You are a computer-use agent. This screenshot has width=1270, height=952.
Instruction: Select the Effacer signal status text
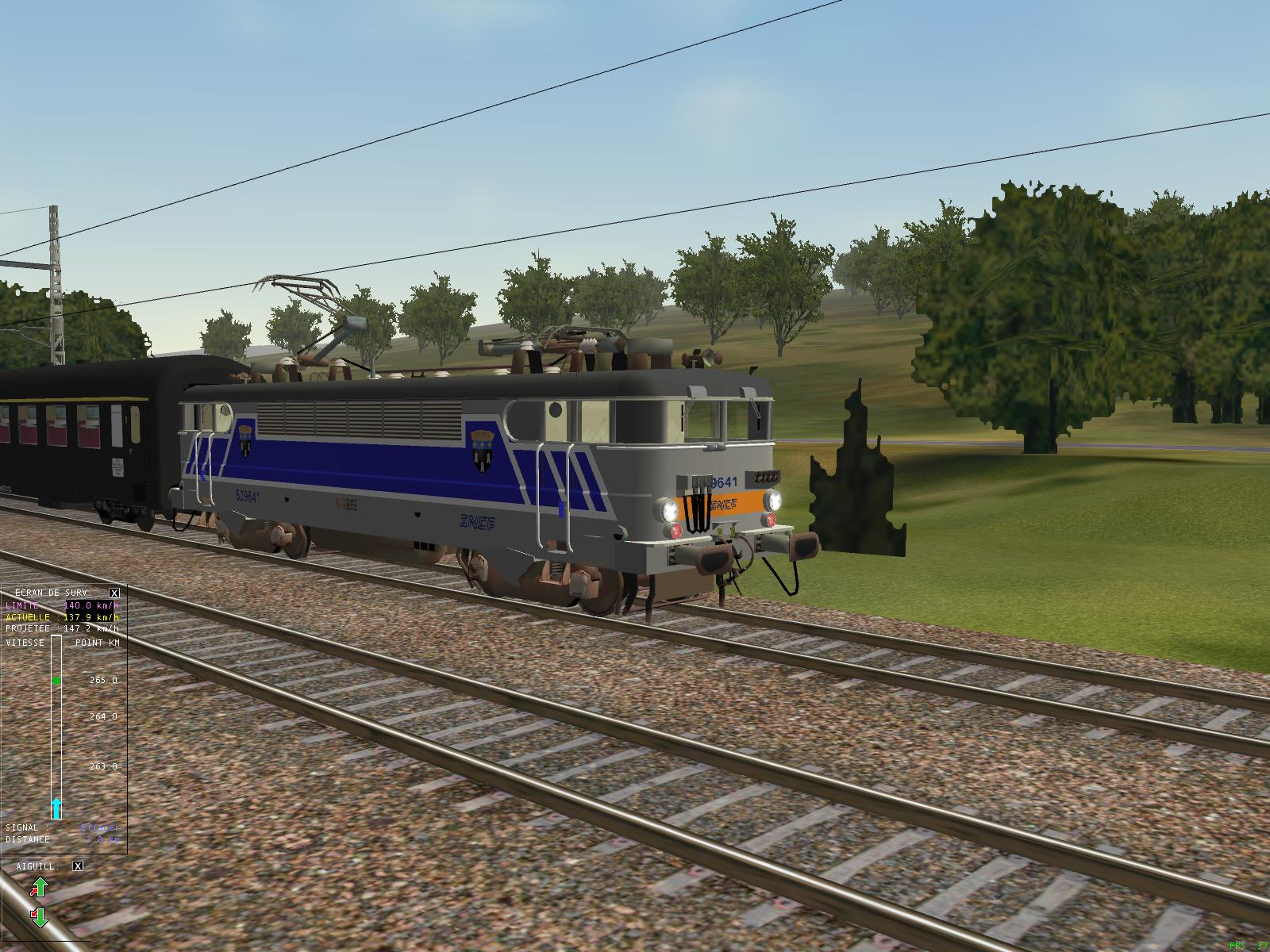98,827
